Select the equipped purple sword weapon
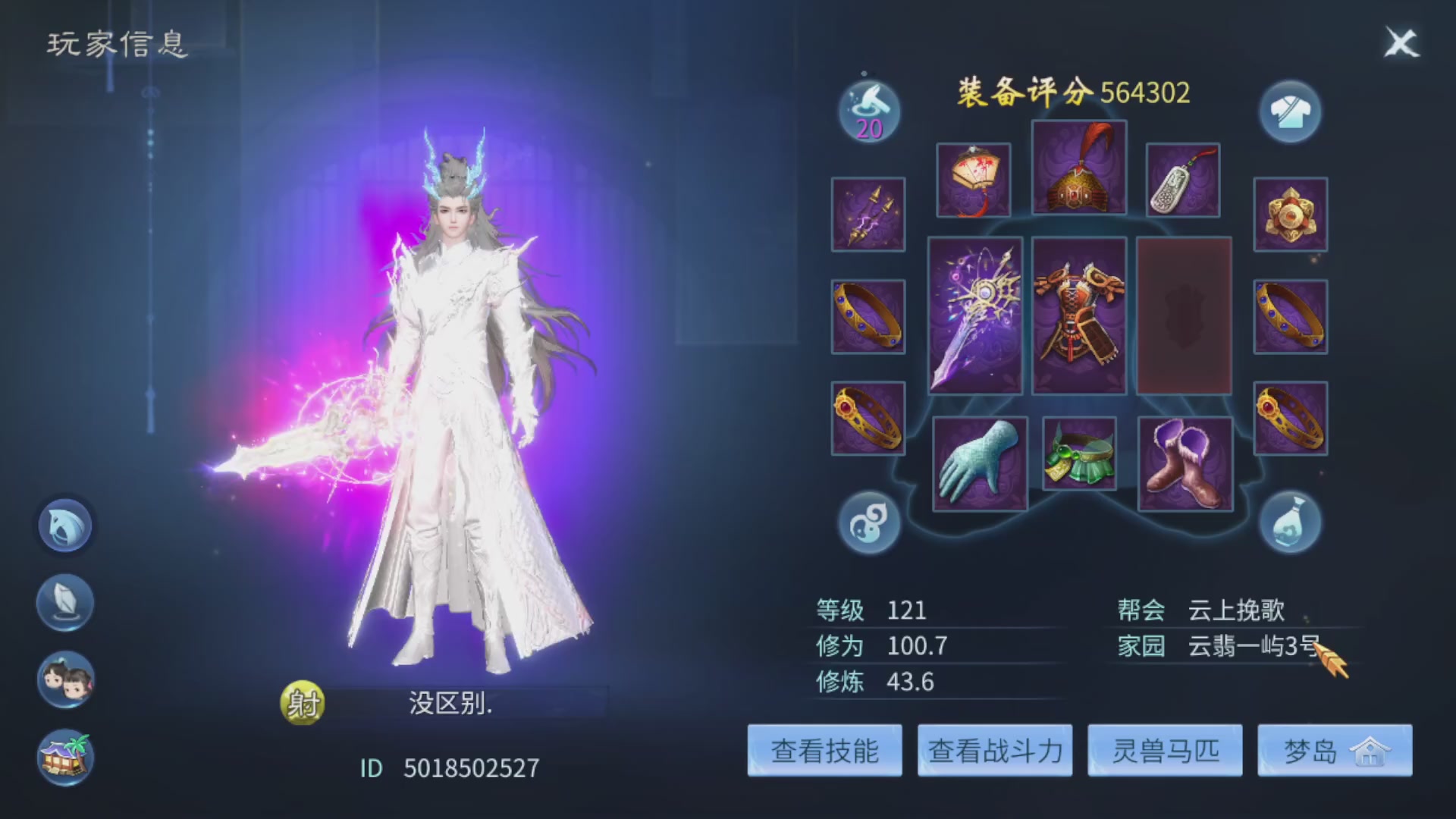 pos(976,318)
